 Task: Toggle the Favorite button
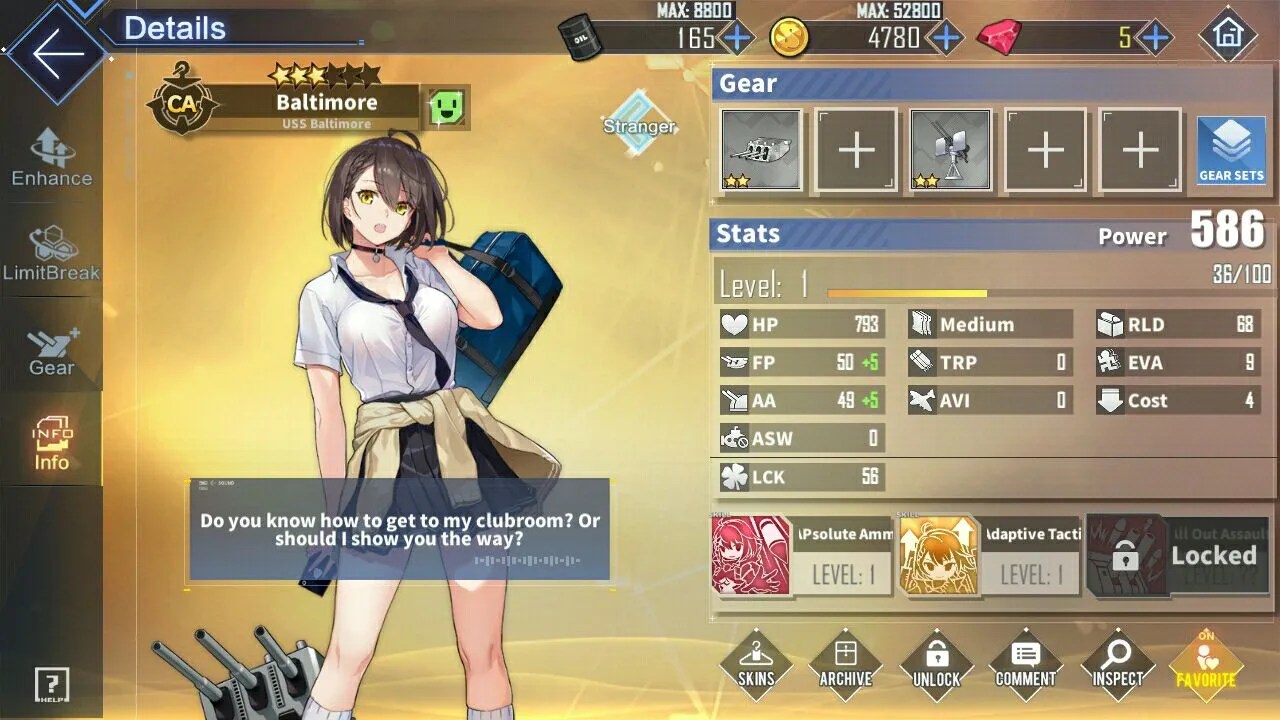click(x=1206, y=664)
